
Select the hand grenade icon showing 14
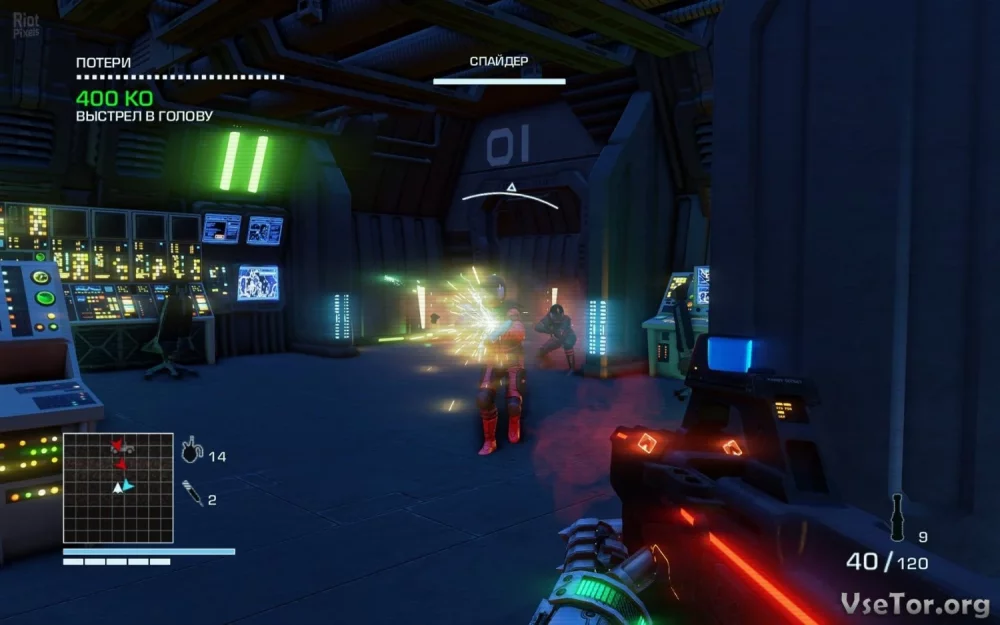[190, 452]
